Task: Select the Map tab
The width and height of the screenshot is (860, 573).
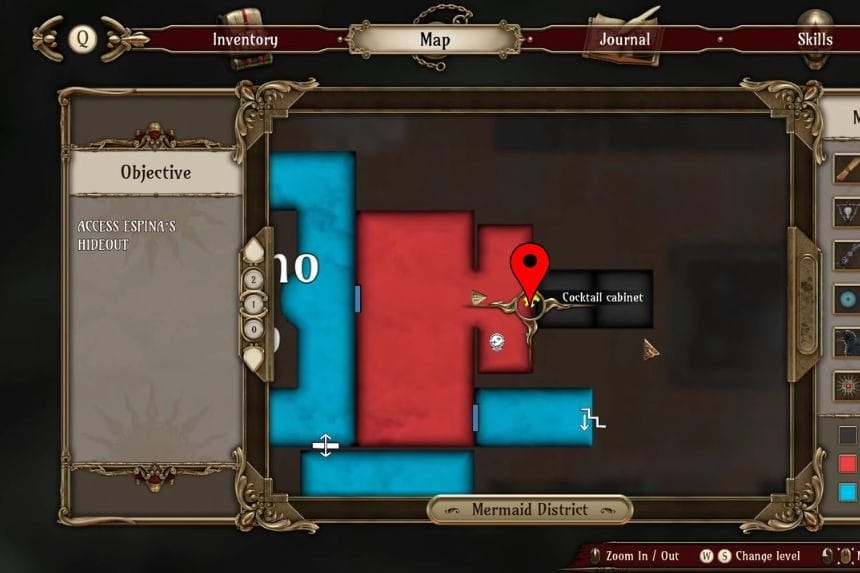Action: pos(435,40)
